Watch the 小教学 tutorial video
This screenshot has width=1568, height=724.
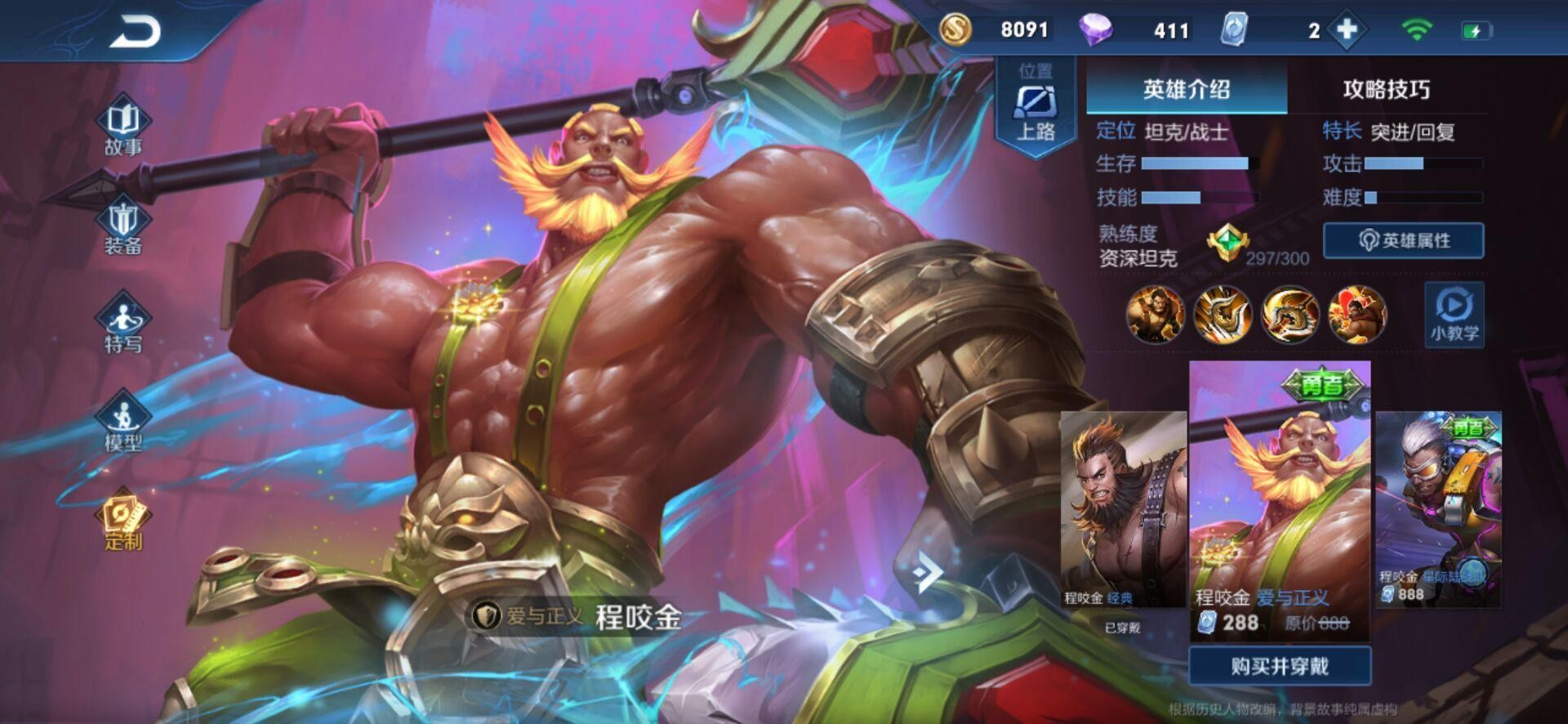pos(1454,315)
